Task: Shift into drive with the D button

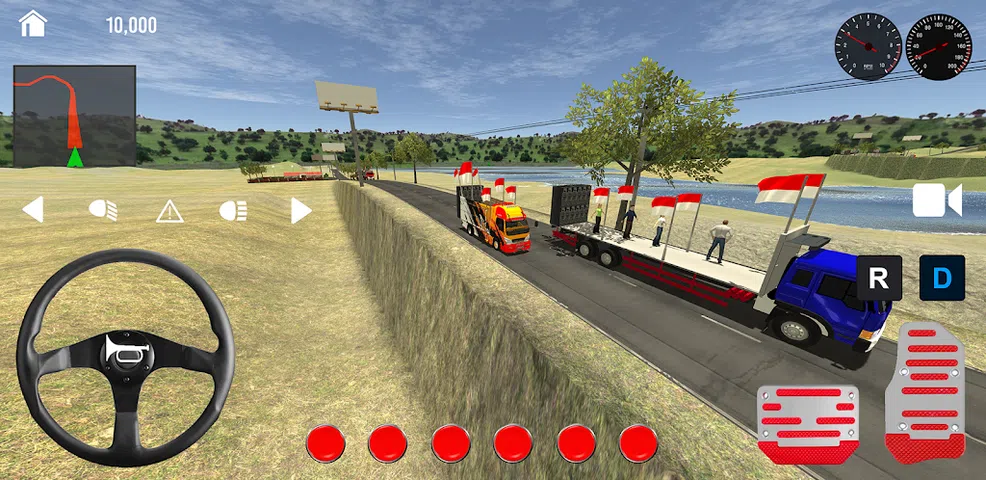Action: (x=942, y=278)
